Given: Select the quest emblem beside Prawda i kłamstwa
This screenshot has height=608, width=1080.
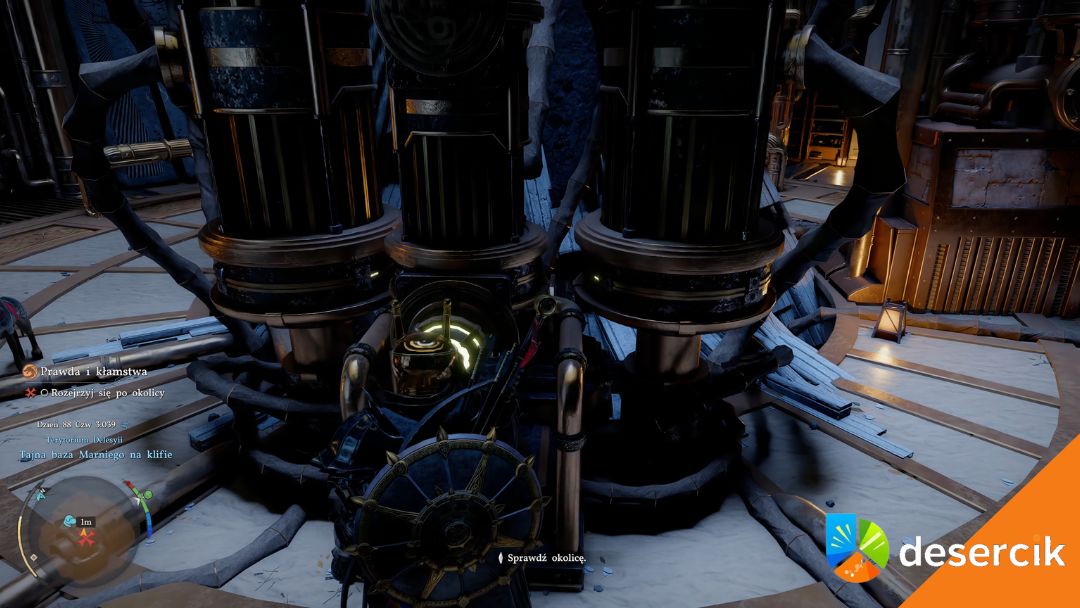Looking at the screenshot, I should (30, 372).
